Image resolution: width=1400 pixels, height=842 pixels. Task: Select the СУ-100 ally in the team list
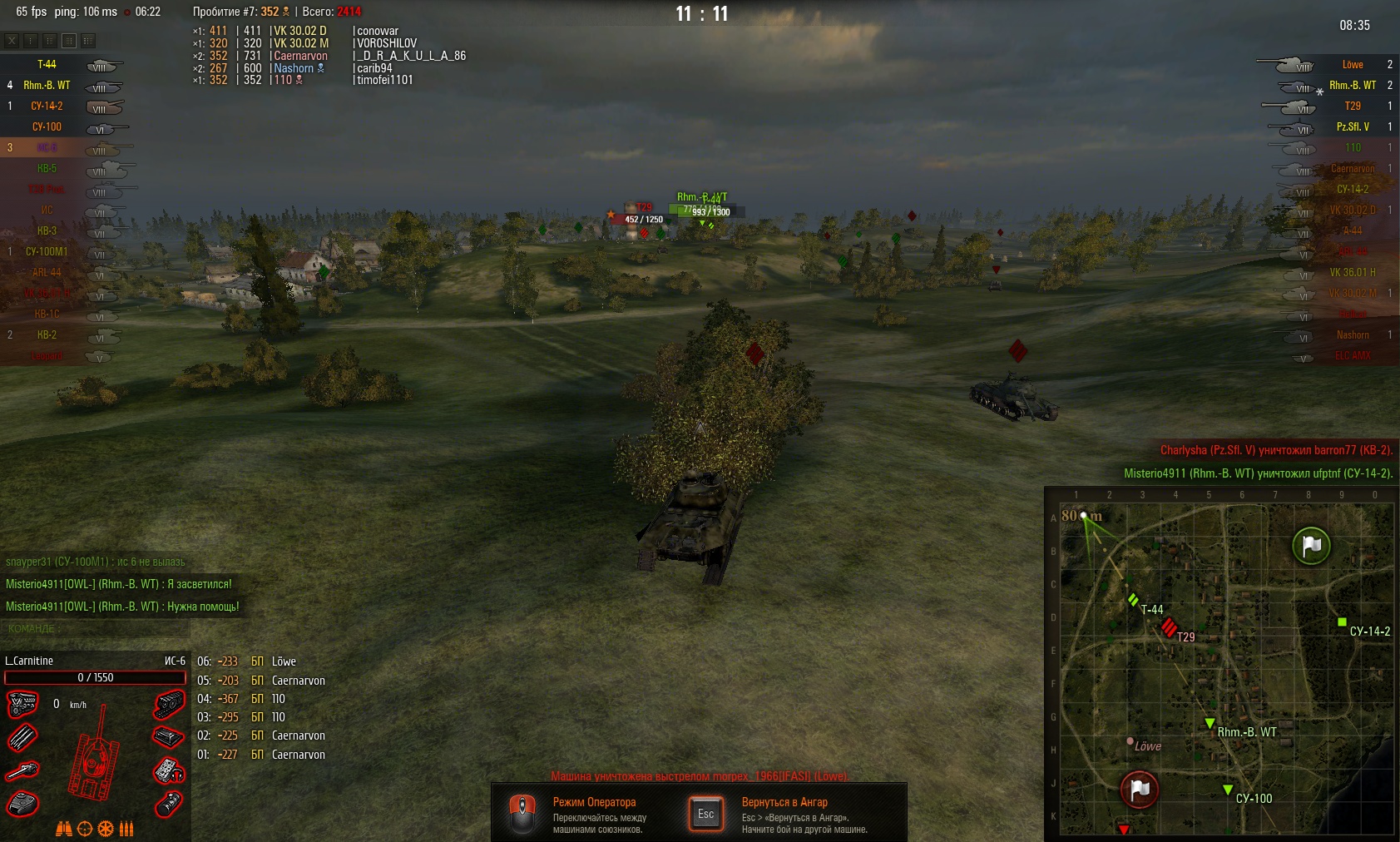coord(47,127)
